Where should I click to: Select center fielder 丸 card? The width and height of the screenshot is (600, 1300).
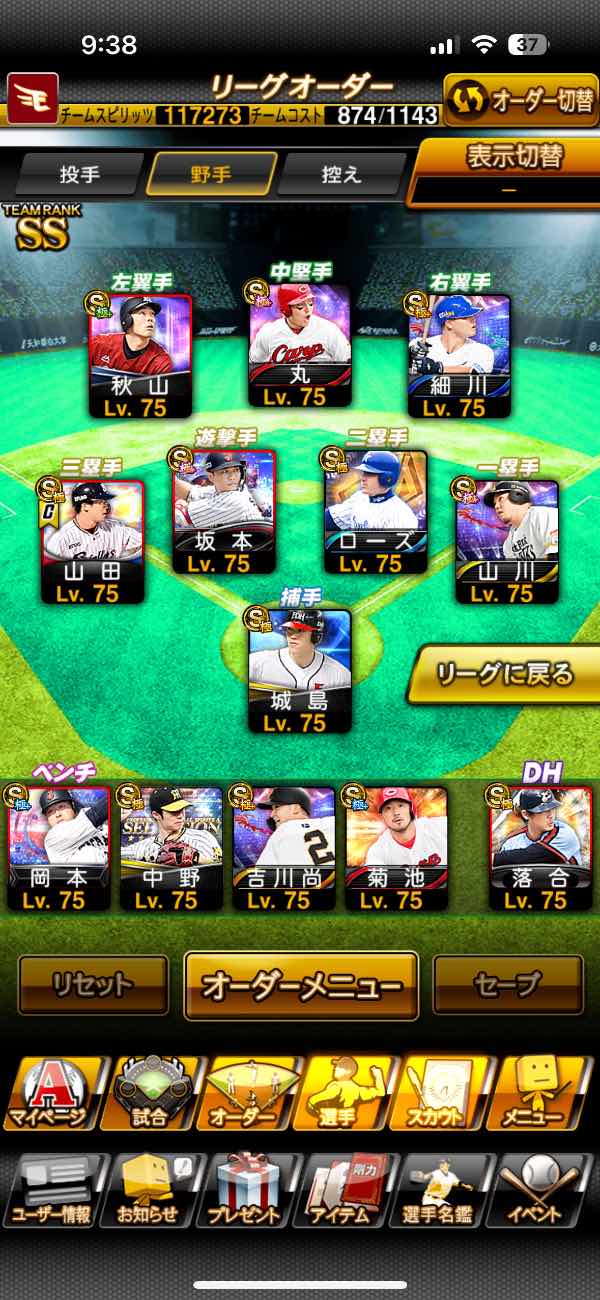299,347
